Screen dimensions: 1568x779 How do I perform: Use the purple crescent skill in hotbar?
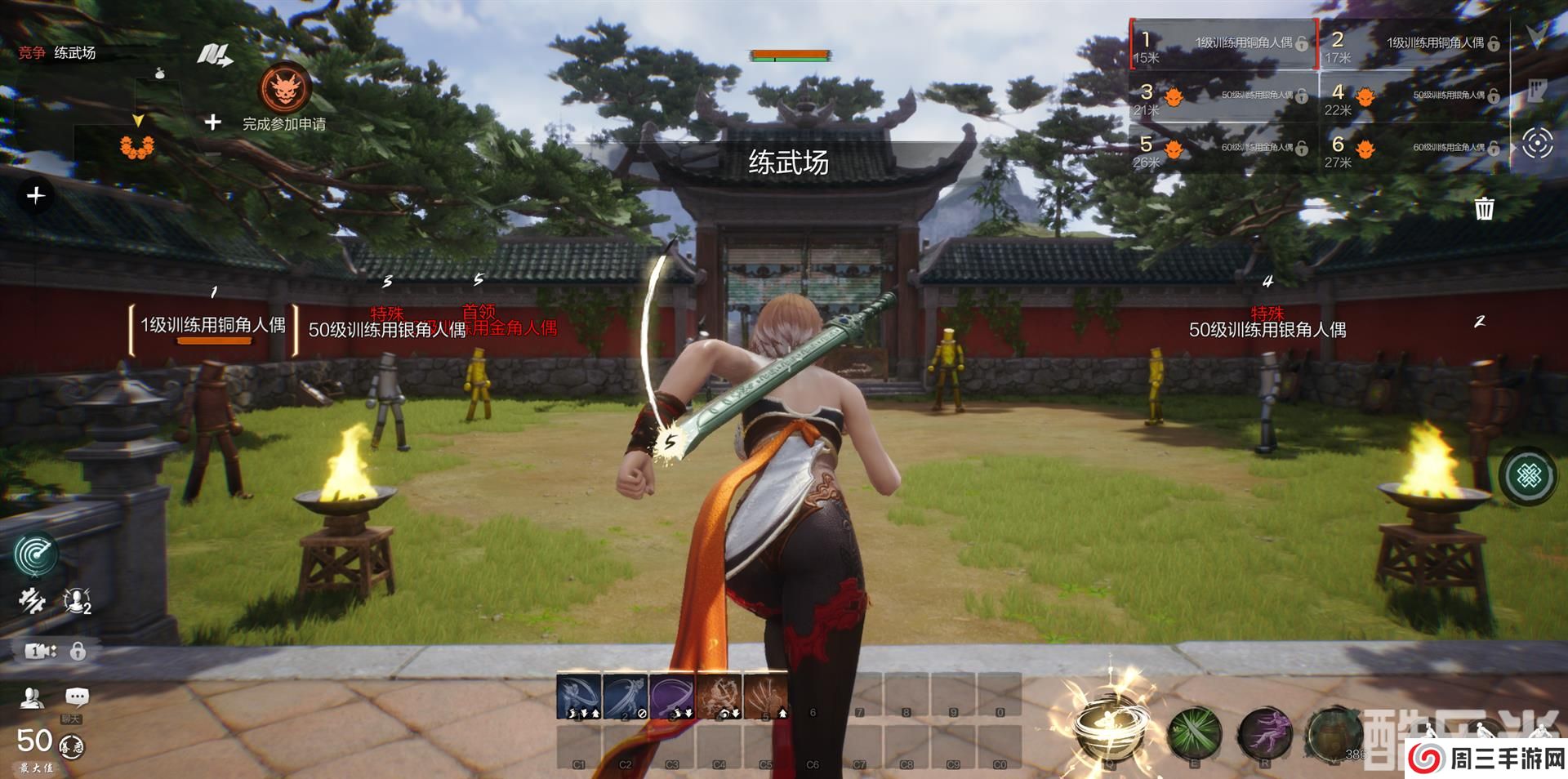coord(673,696)
